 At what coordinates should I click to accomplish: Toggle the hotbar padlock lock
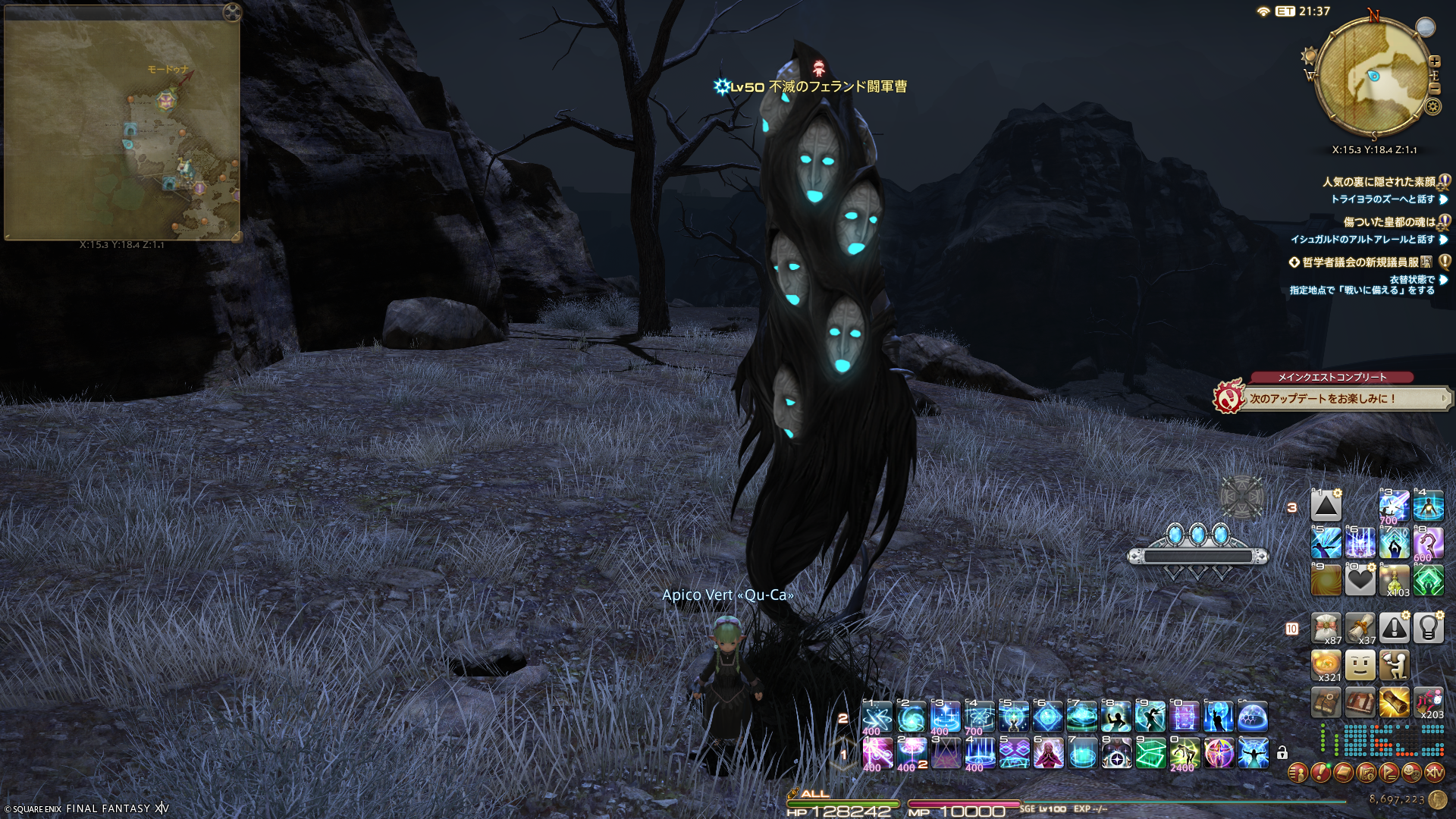(1282, 753)
